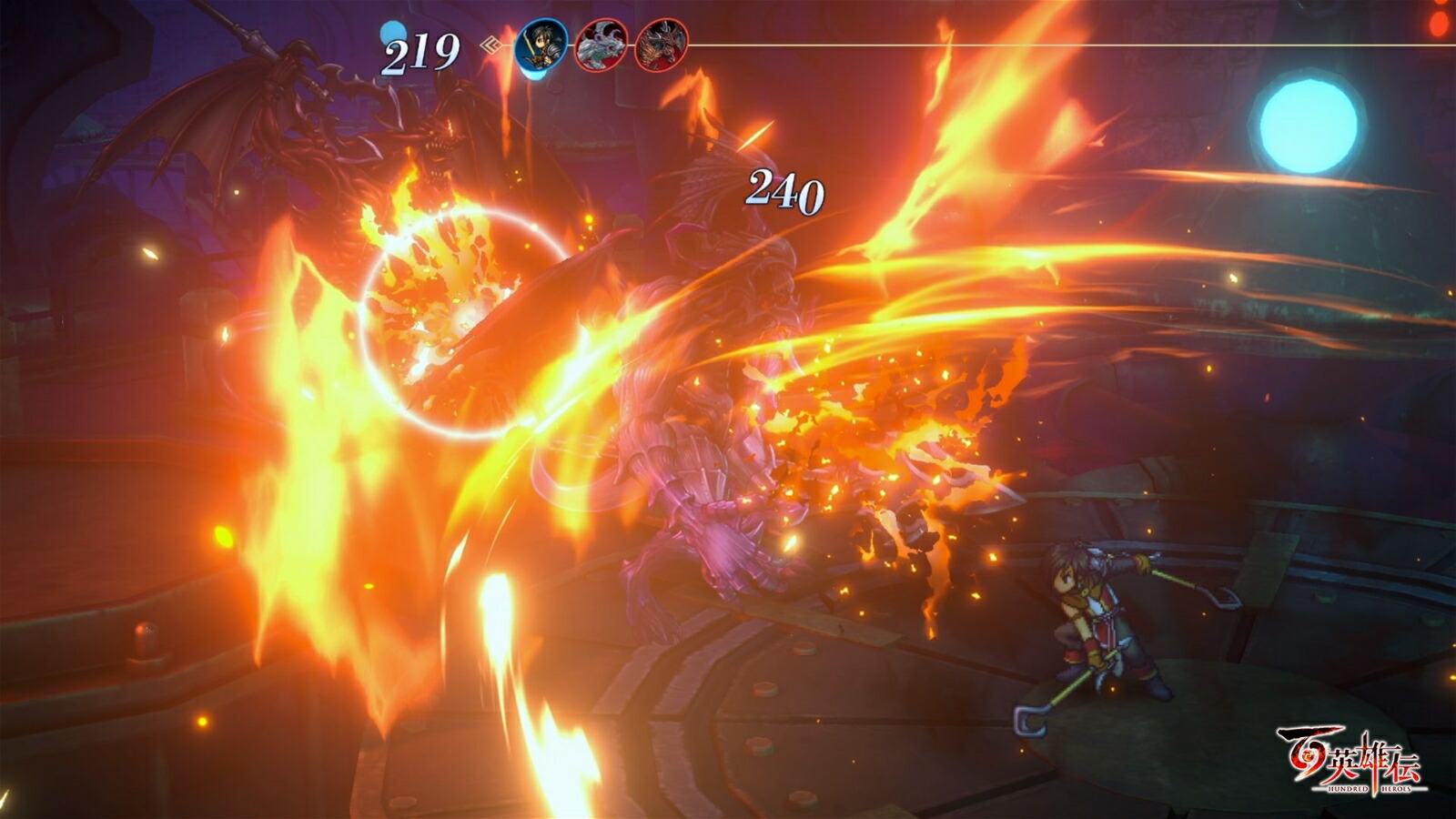Open the turn order strip at screen top
The width and height of the screenshot is (1456, 819).
click(601, 44)
